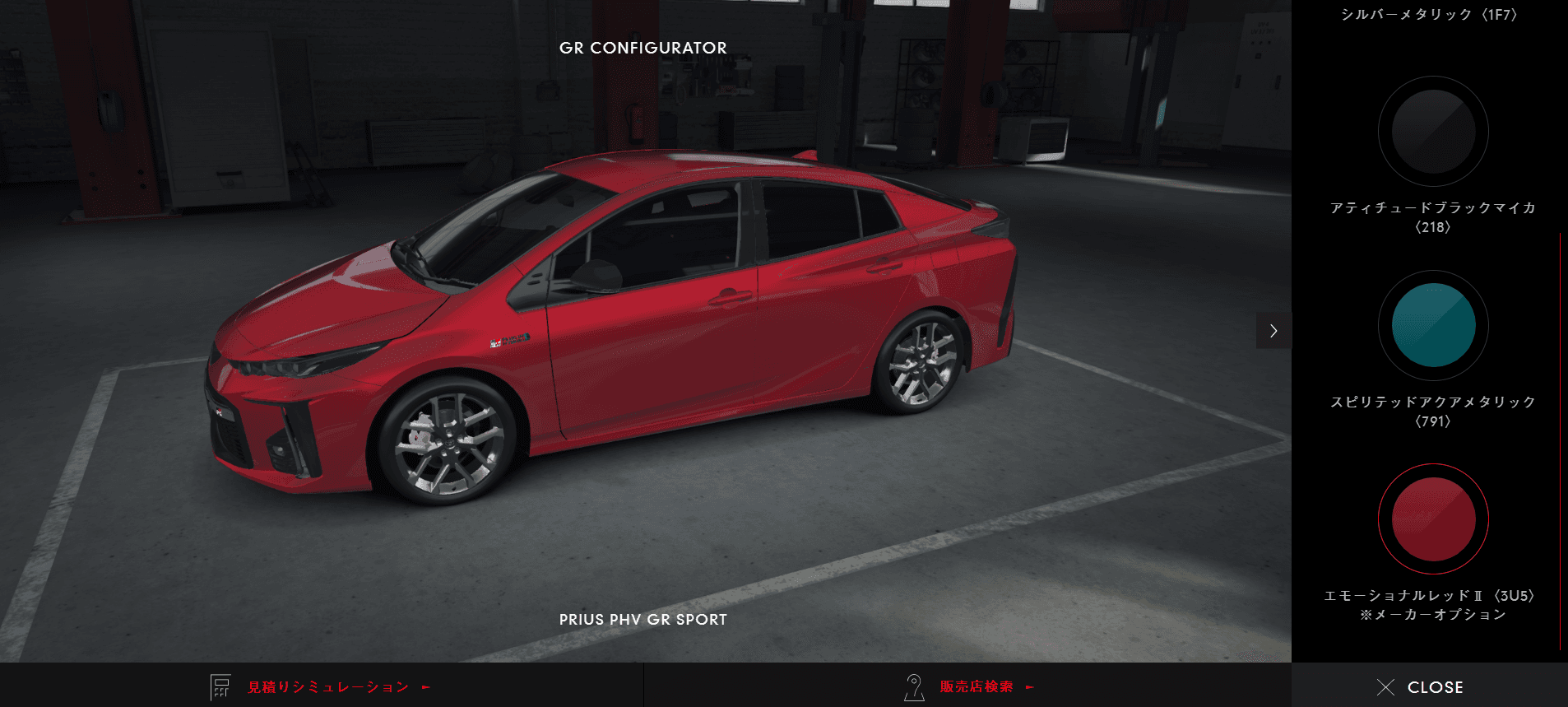The width and height of the screenshot is (1568, 707).
Task: Click the PRIUS PHV GR SPORT model name
Action: pyautogui.click(x=643, y=620)
